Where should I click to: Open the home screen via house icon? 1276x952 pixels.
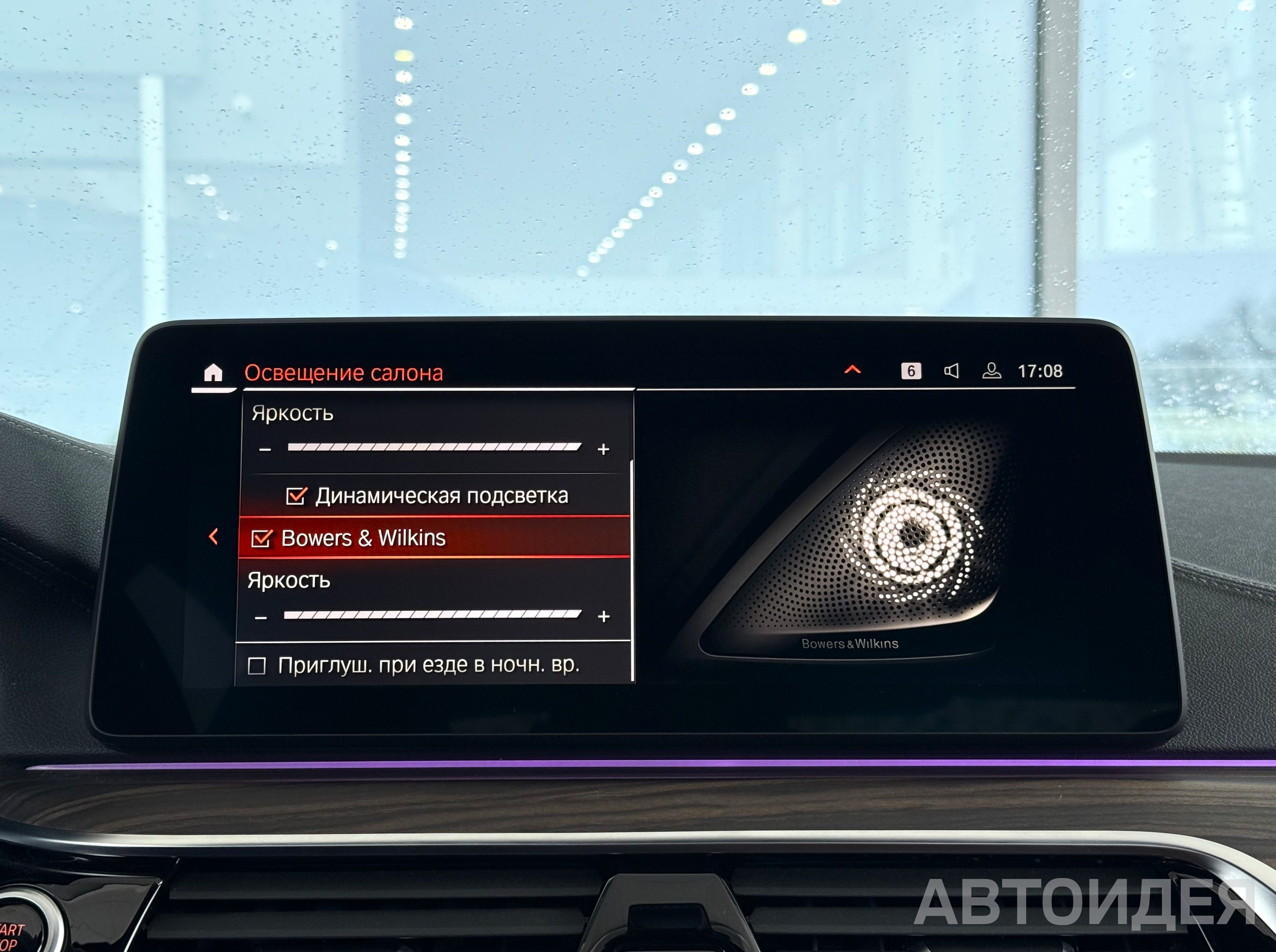tap(213, 373)
